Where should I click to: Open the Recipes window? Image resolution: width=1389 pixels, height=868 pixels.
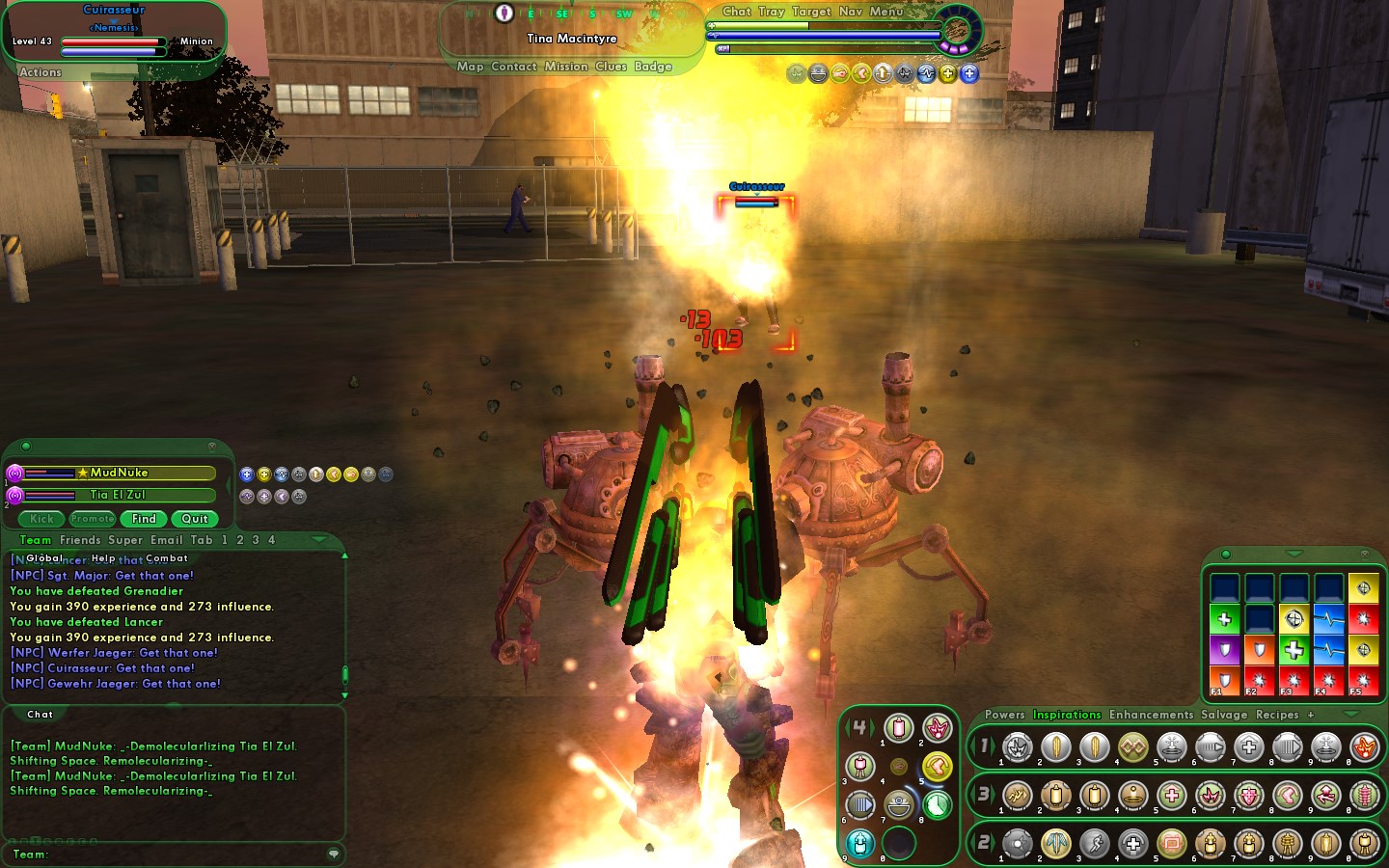[1277, 715]
